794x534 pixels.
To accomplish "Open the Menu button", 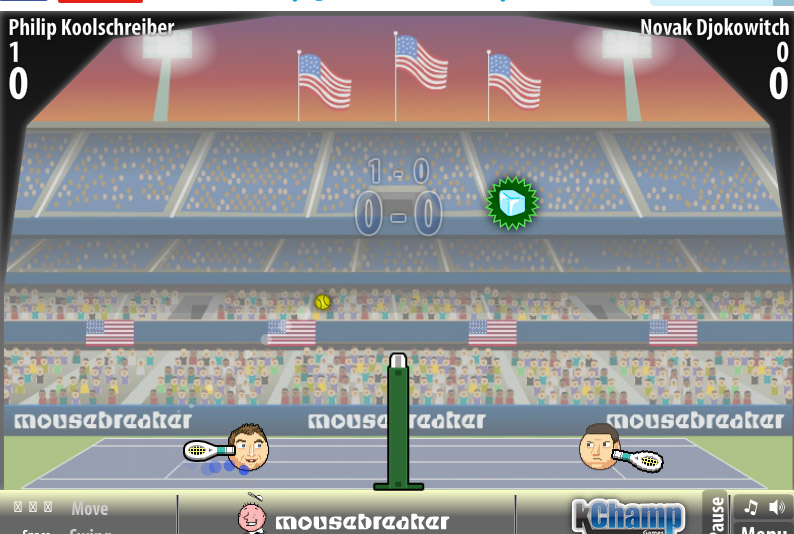I will click(x=764, y=528).
